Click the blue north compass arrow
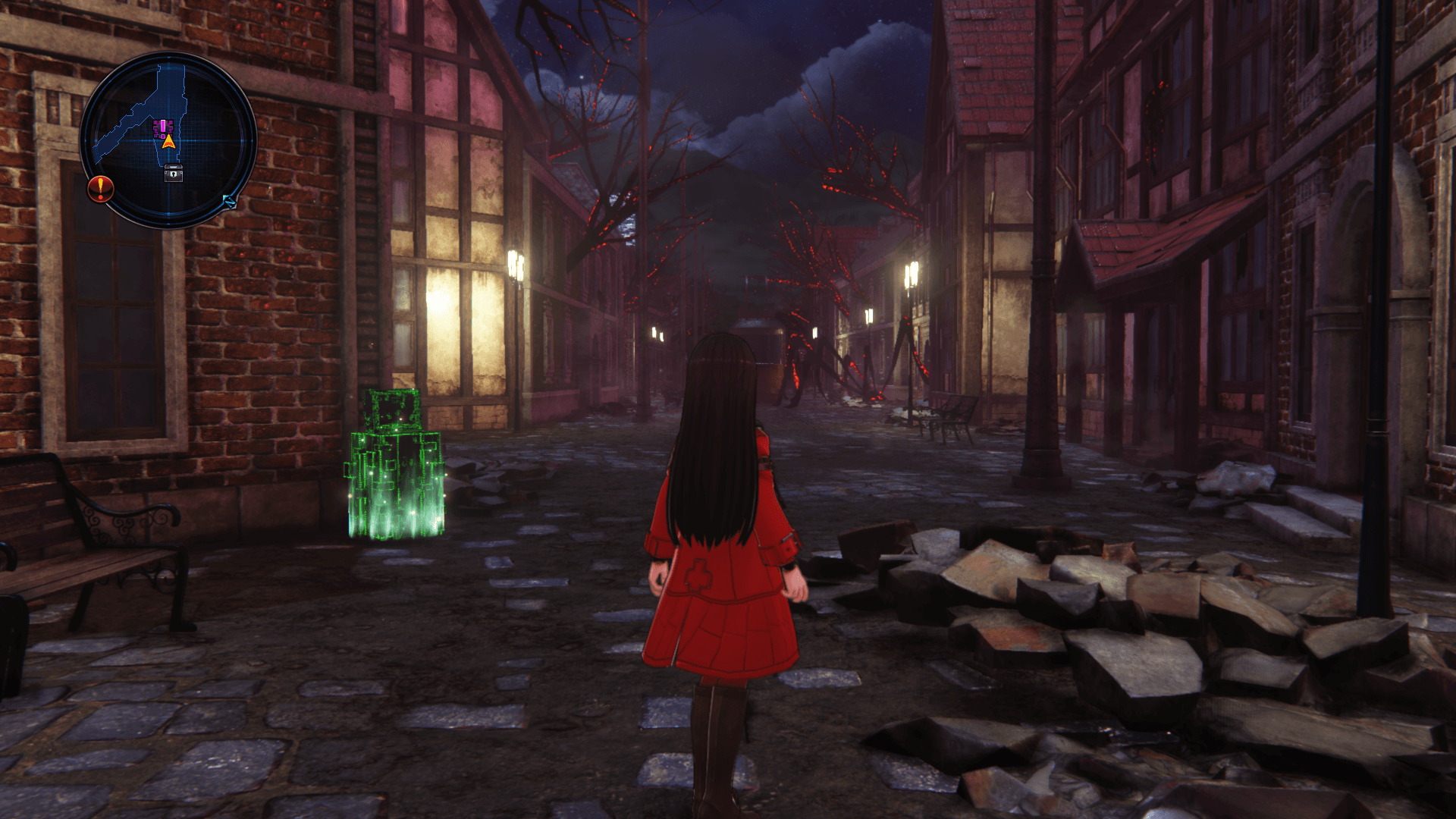 [x=230, y=201]
